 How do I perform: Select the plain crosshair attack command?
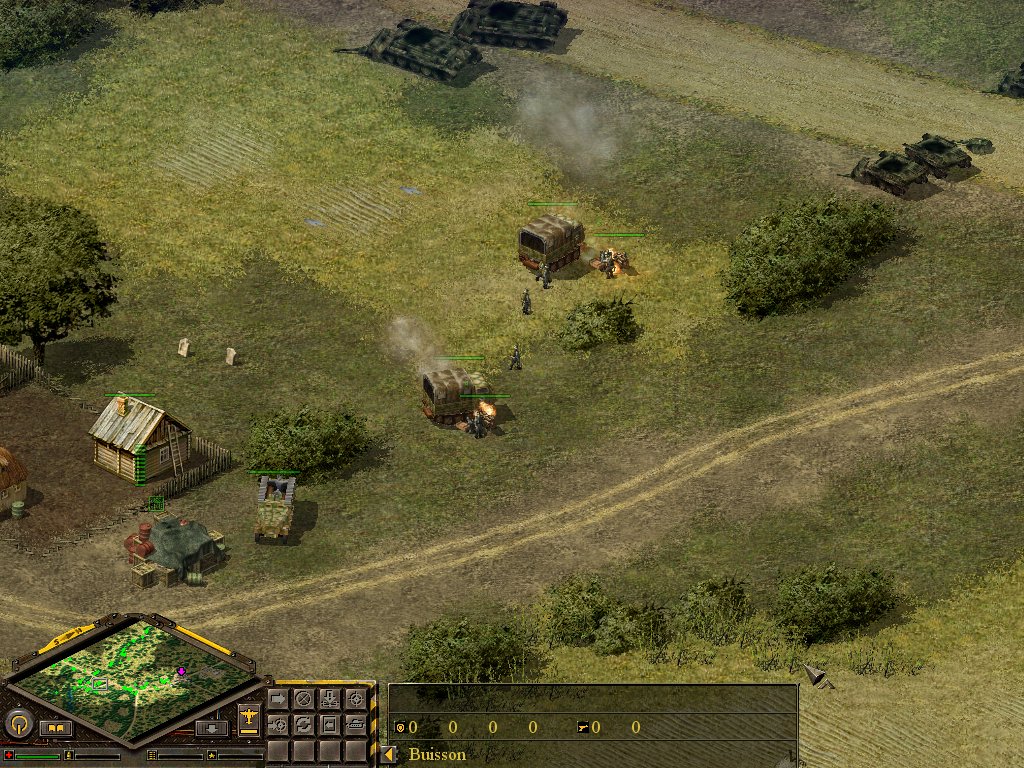(355, 699)
